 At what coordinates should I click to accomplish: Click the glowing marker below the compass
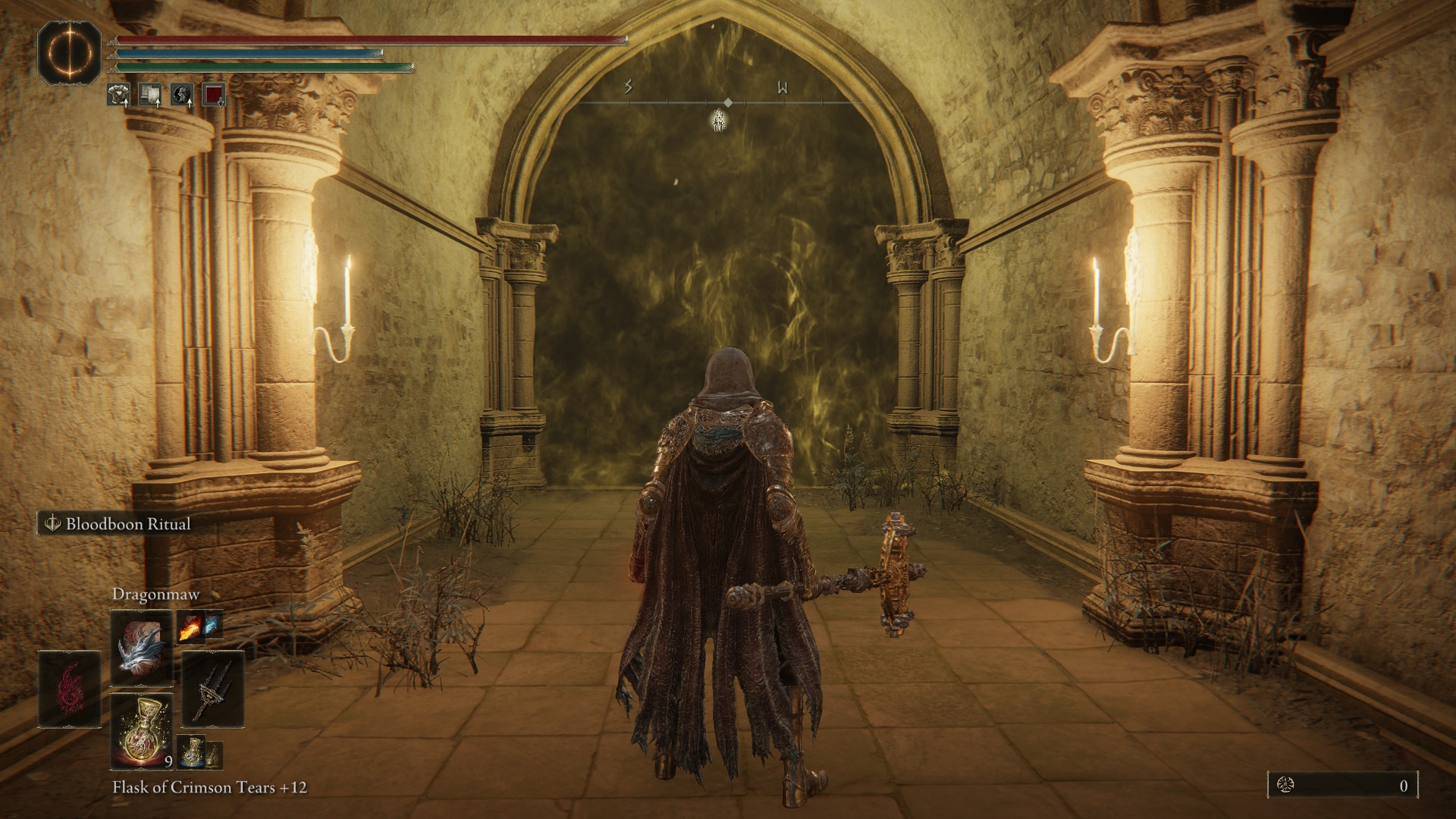(717, 119)
